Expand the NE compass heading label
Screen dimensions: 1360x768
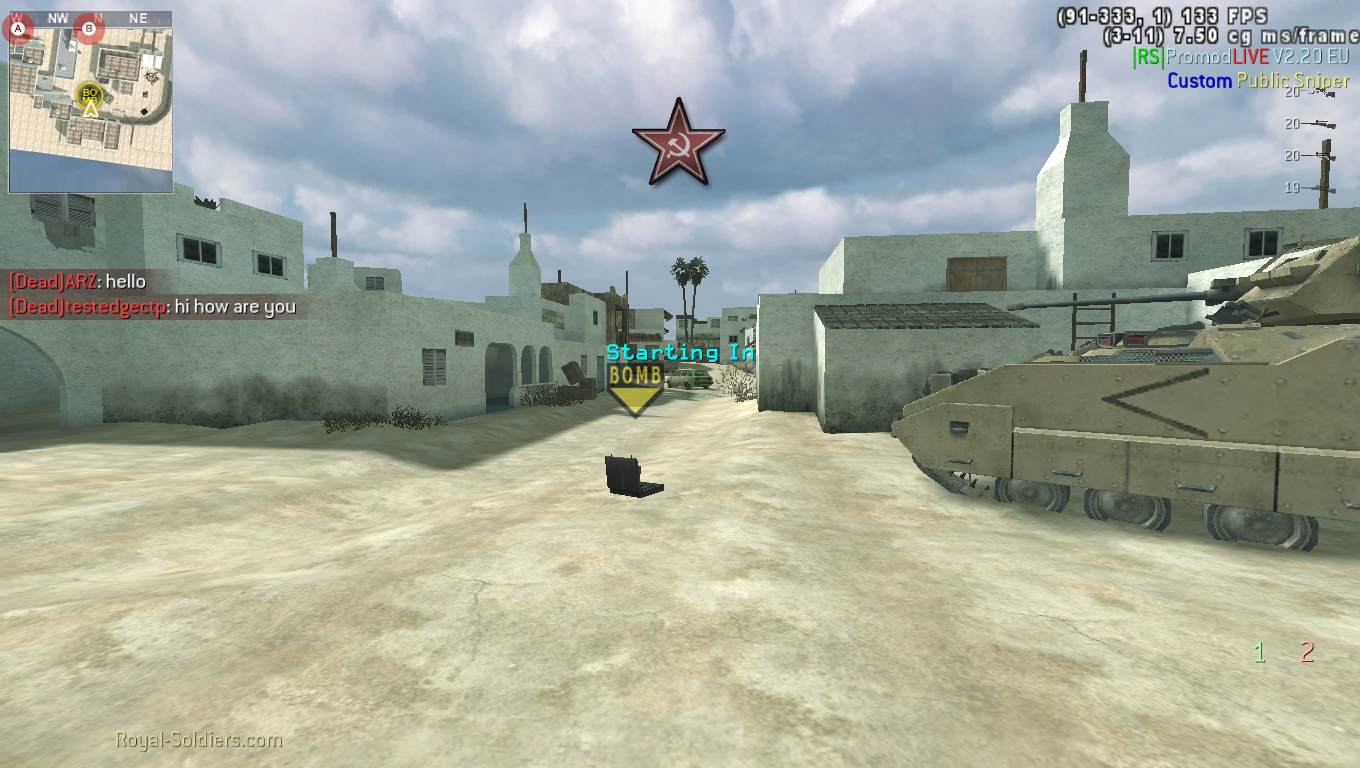coord(138,17)
